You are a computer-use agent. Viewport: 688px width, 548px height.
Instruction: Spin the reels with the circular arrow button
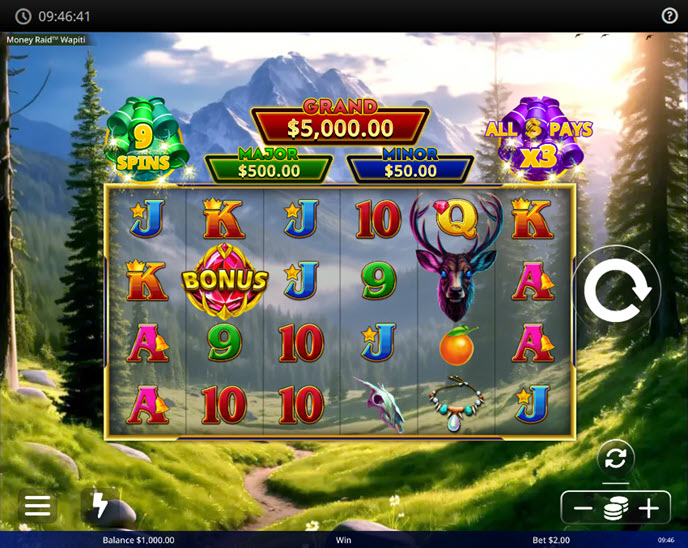pos(617,291)
